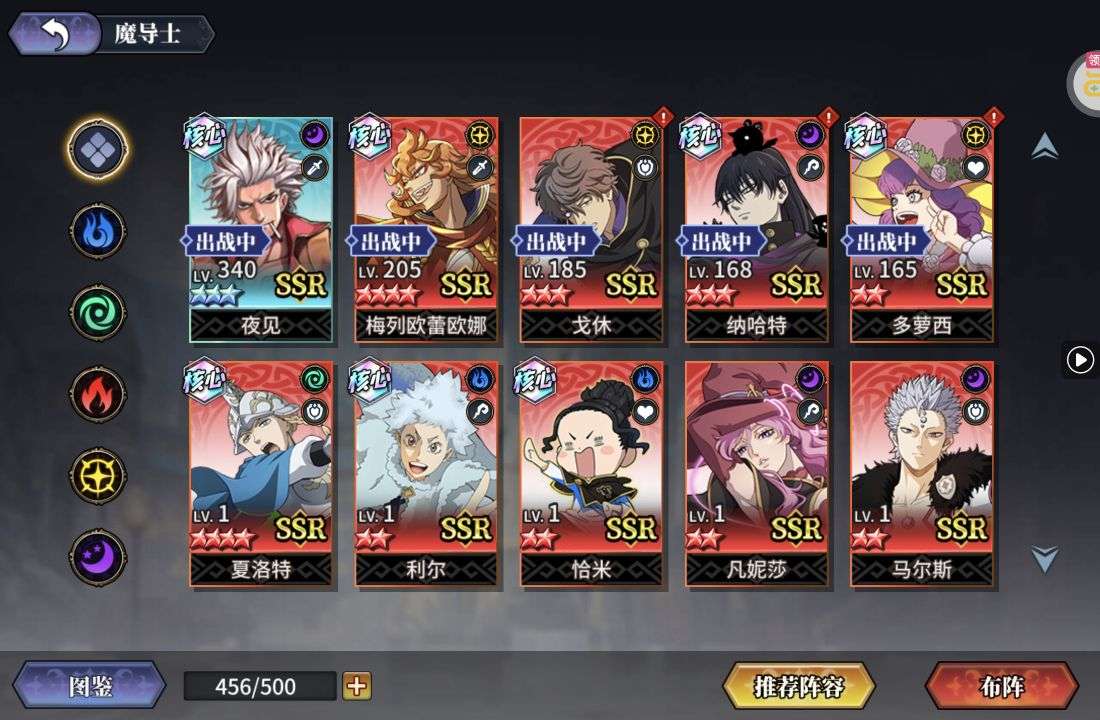Open the 推荐阵容 recommended lineup
Image resolution: width=1100 pixels, height=720 pixels.
point(799,686)
